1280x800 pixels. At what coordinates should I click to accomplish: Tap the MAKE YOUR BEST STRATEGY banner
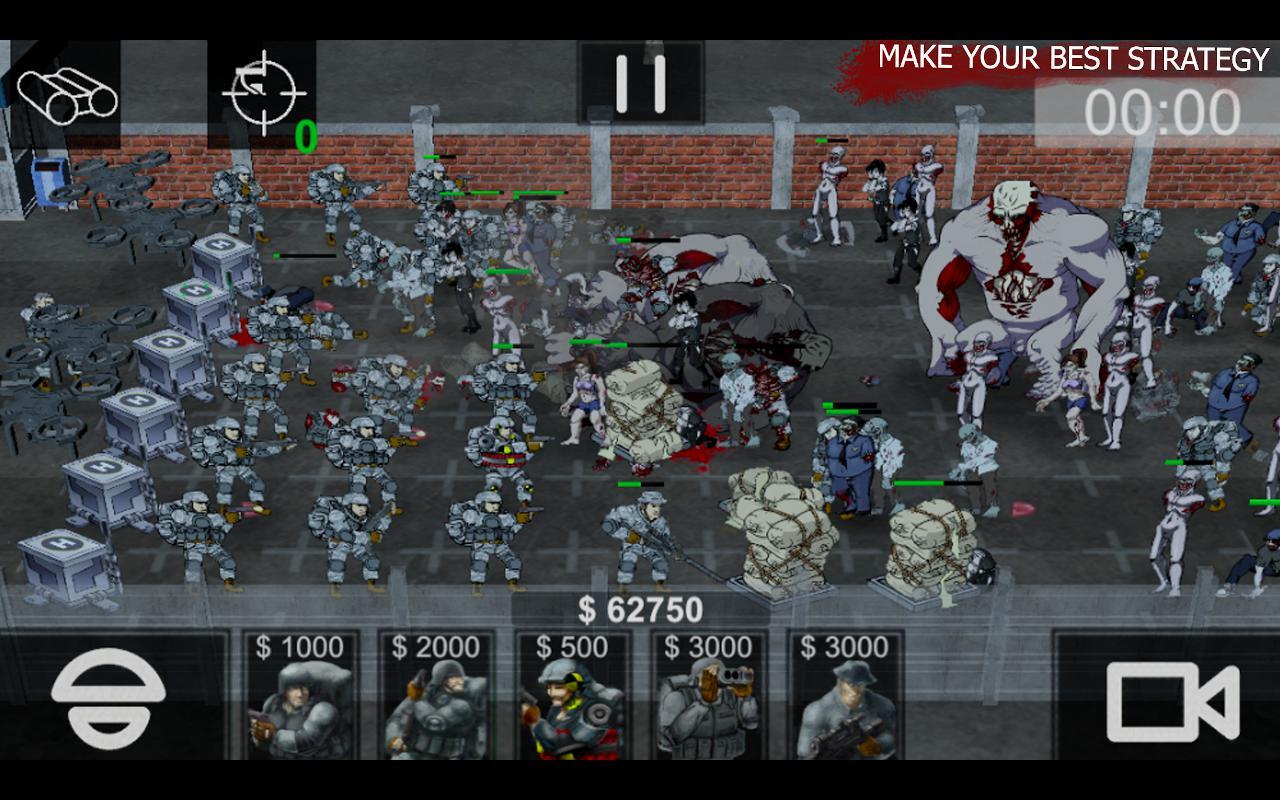[1070, 58]
